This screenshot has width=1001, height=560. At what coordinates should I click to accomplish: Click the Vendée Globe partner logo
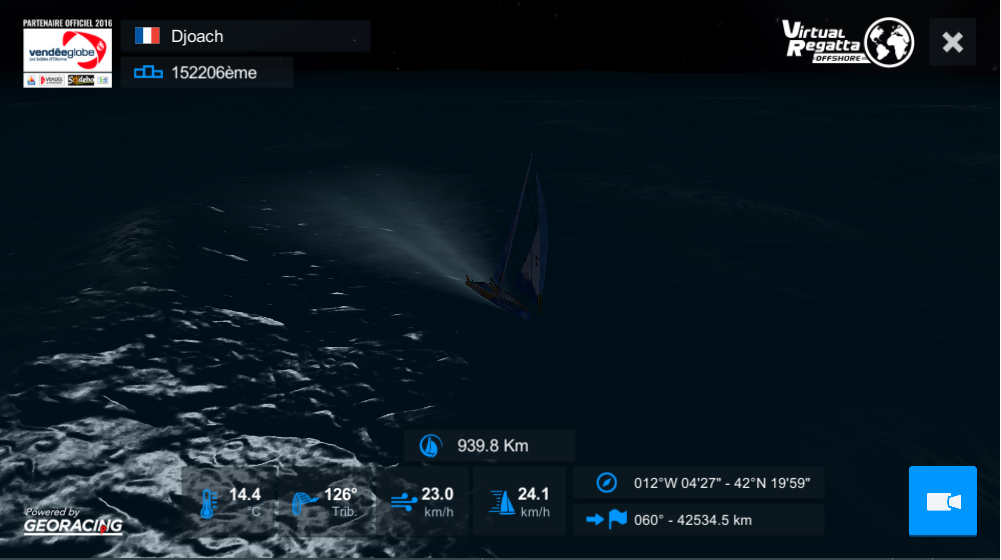67,52
